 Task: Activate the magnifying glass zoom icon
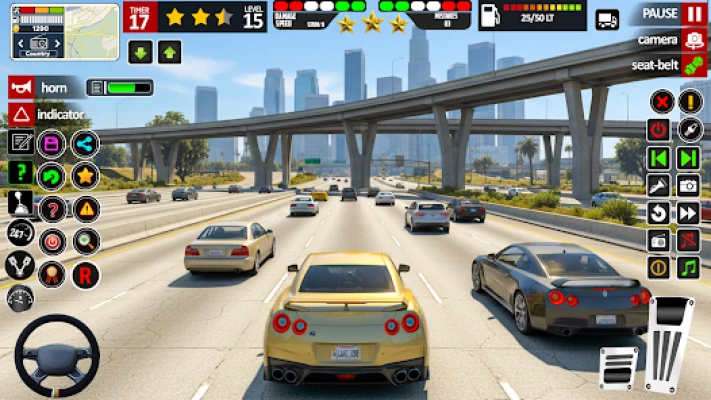click(x=85, y=240)
